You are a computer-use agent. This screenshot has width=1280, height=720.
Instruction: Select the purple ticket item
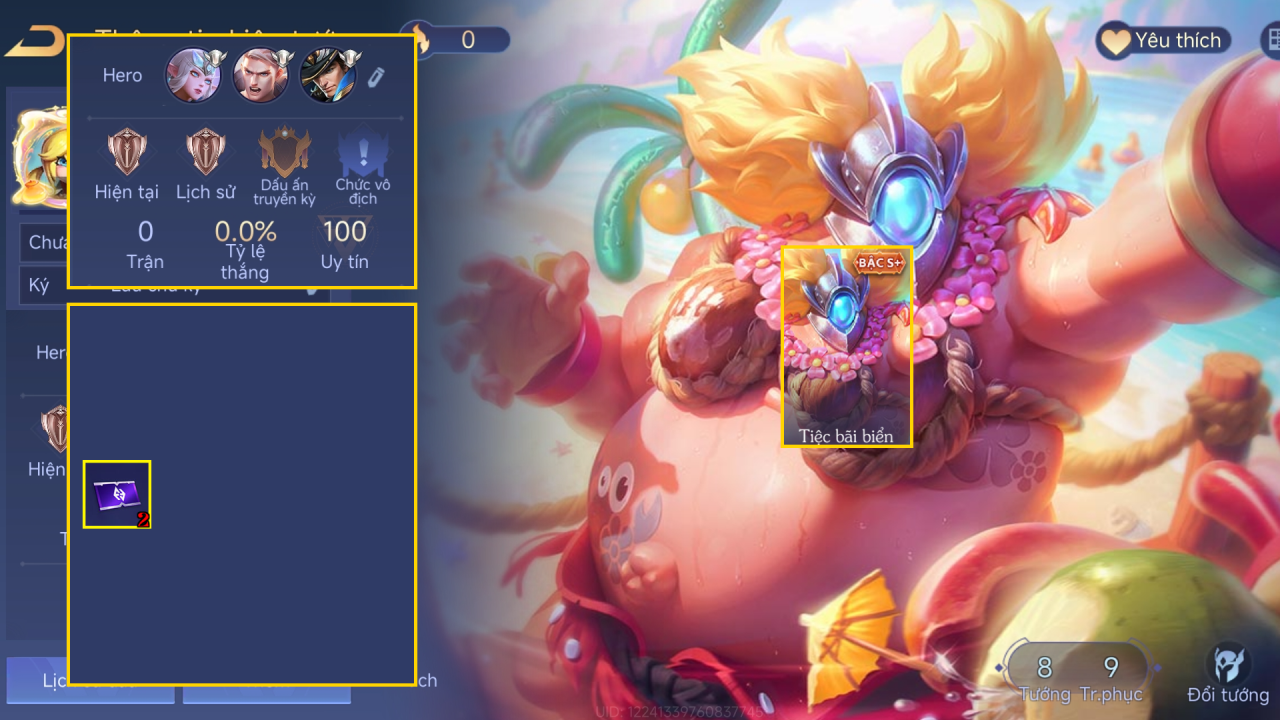coord(117,494)
